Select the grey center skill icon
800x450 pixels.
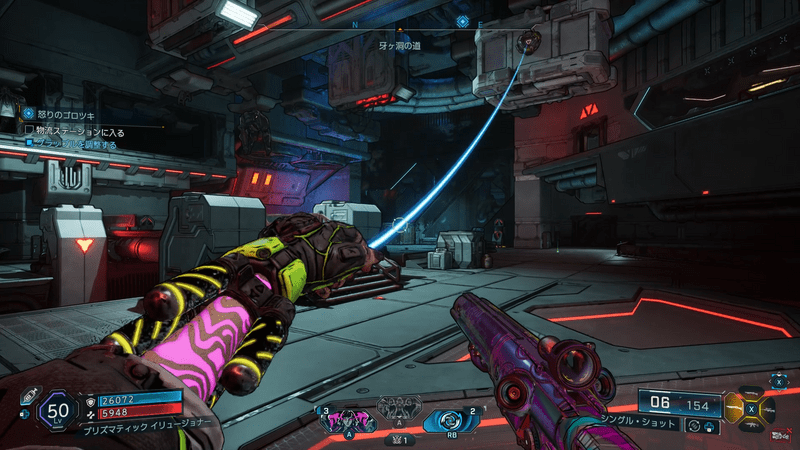pos(399,411)
